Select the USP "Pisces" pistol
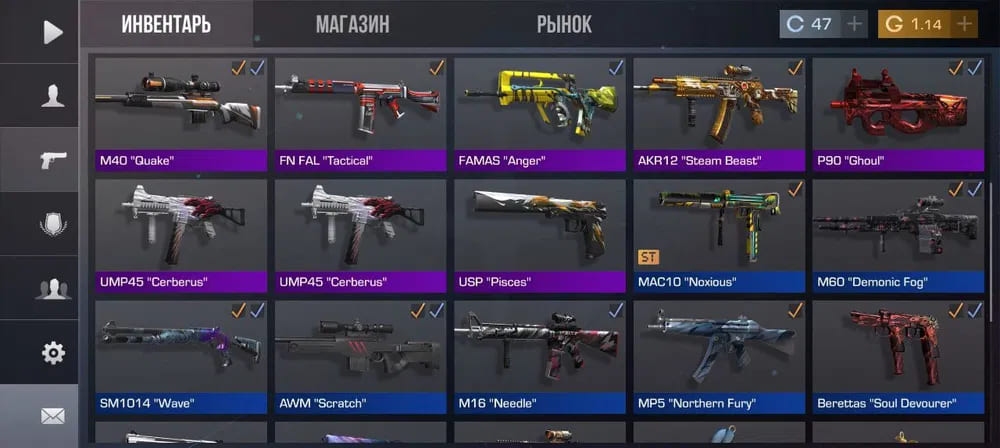The width and height of the screenshot is (1000, 448). click(x=539, y=235)
